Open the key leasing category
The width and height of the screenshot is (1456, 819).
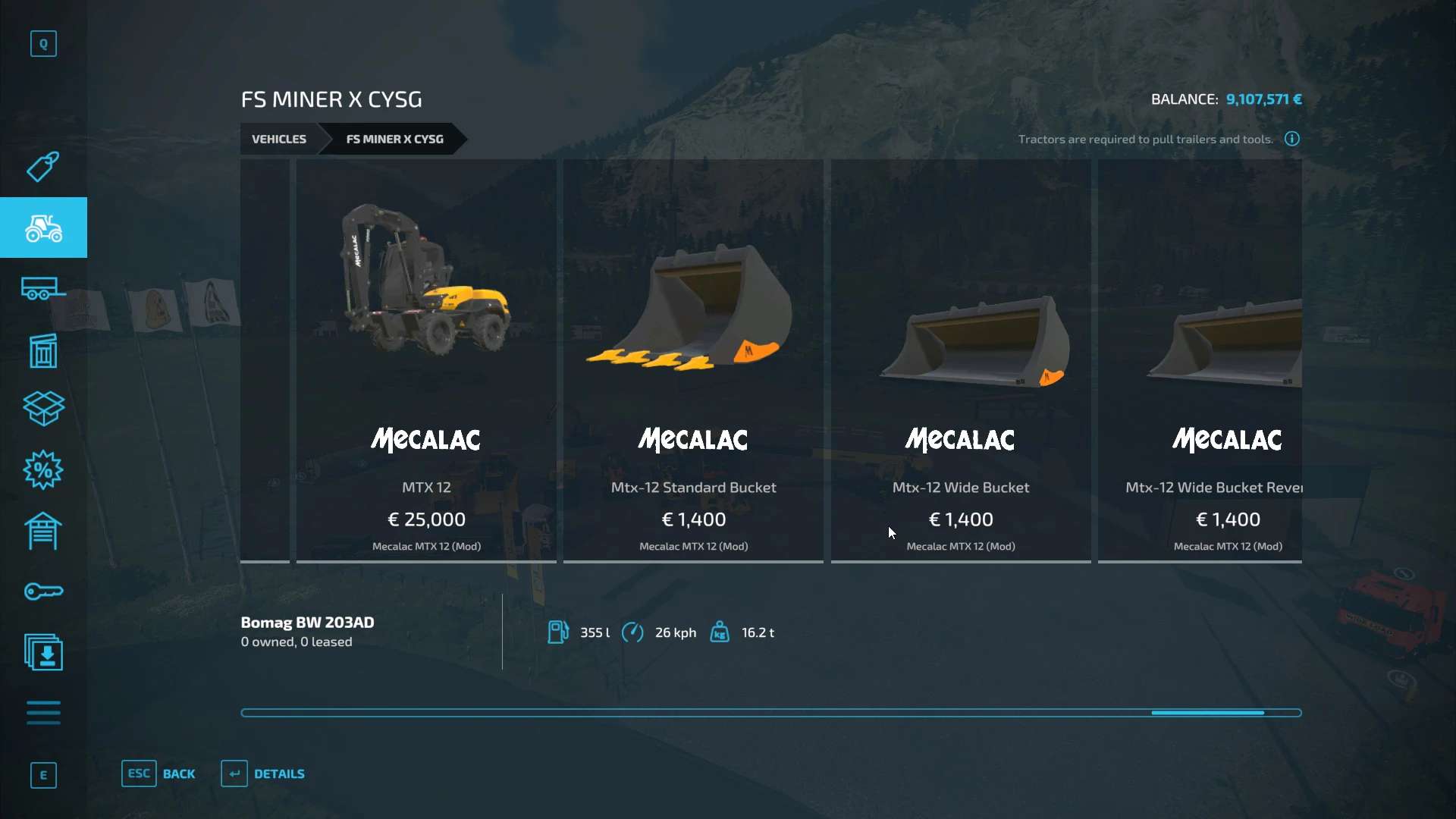43,591
